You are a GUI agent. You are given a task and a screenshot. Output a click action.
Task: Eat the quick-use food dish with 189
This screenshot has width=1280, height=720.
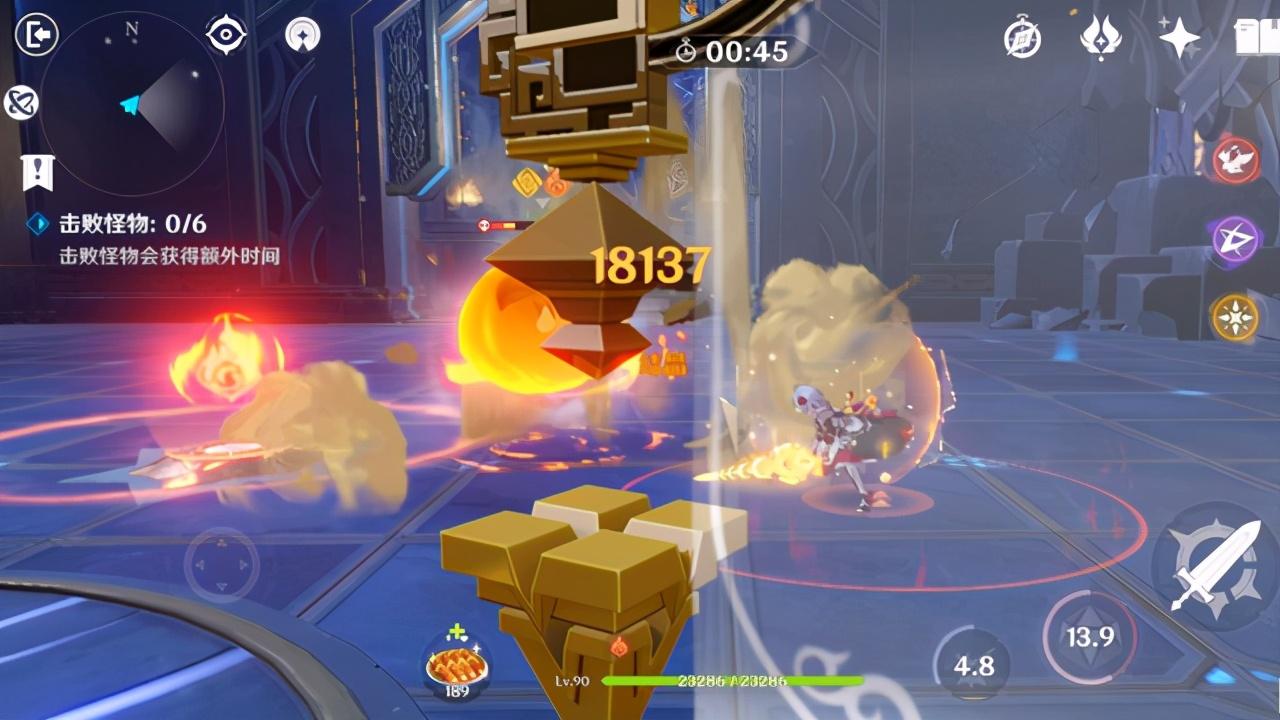coord(457,664)
